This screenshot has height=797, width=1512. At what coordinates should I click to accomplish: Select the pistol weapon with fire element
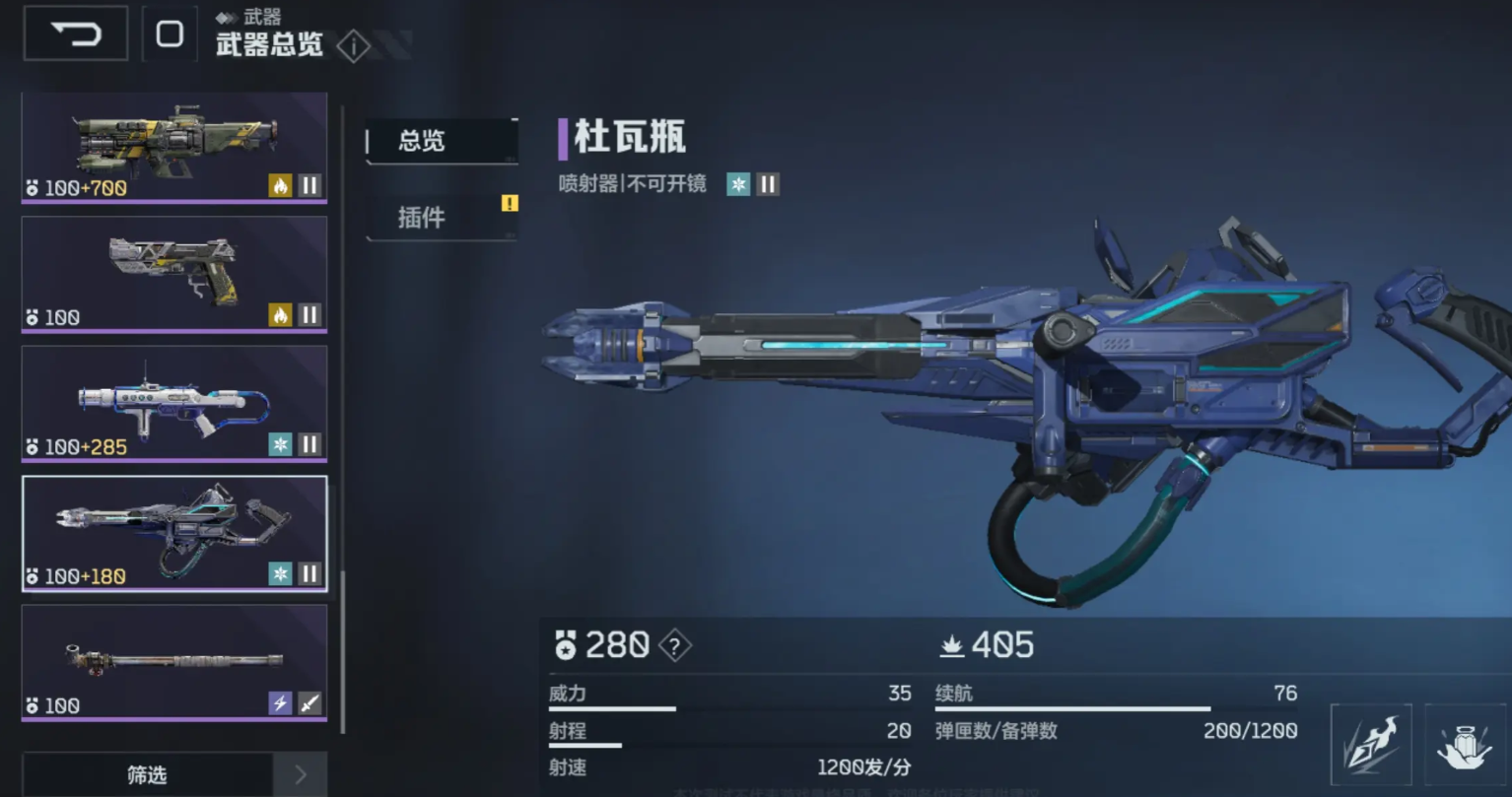pyautogui.click(x=174, y=274)
